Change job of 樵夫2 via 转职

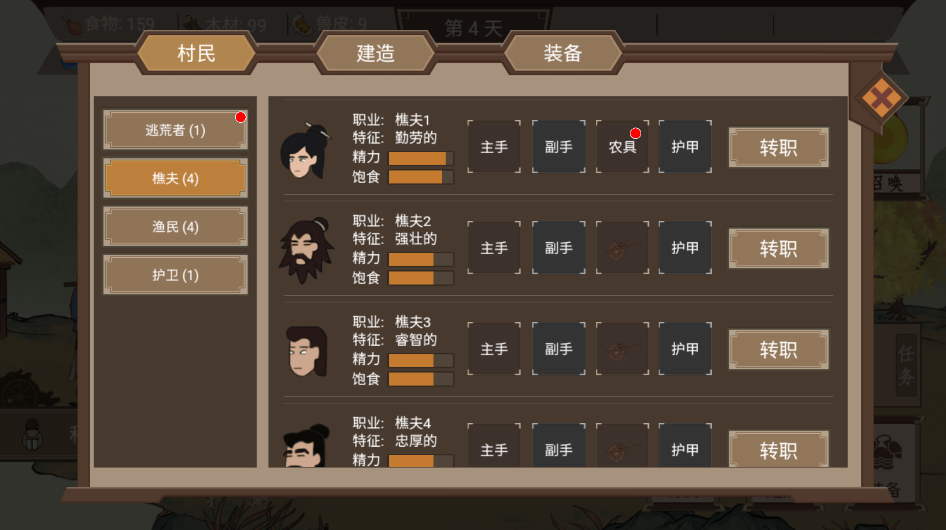pyautogui.click(x=778, y=248)
